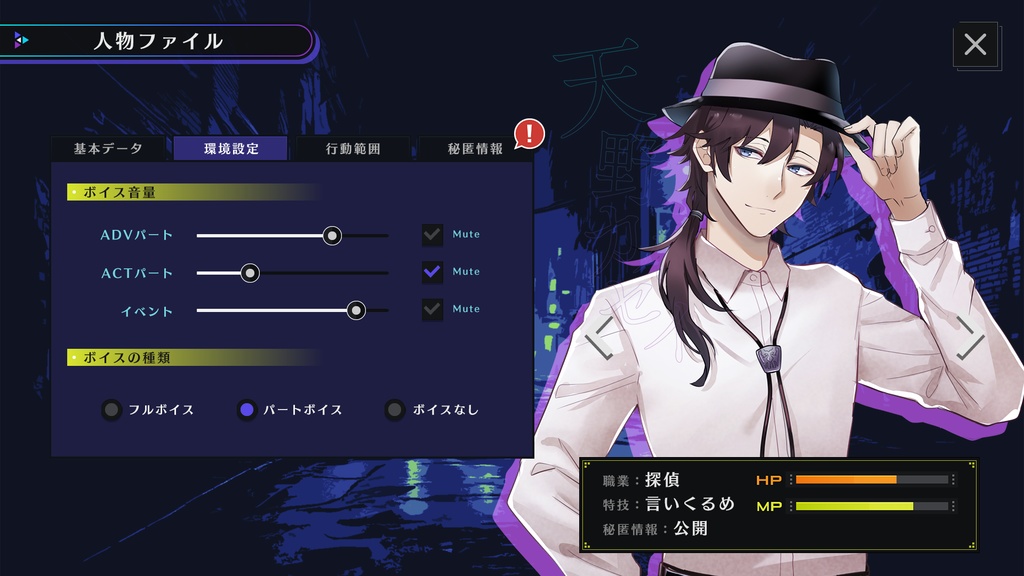Show the 秘匿情報 tab
1024x576 pixels.
[x=475, y=148]
